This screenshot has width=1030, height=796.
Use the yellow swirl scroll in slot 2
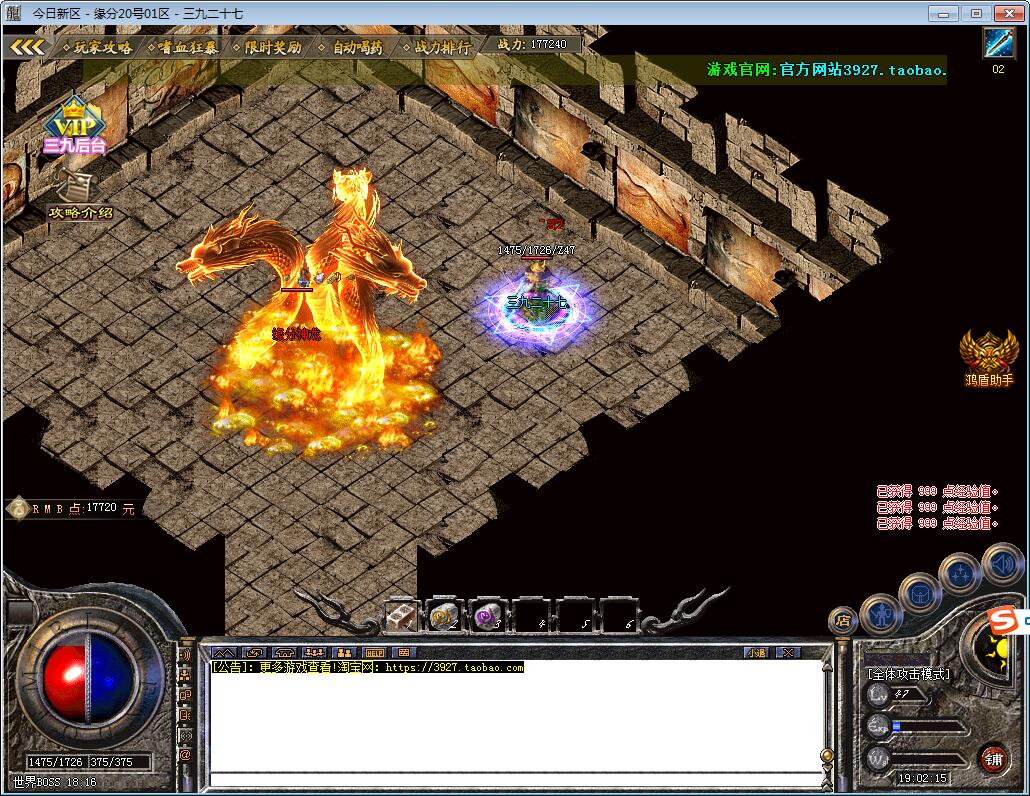click(x=444, y=616)
